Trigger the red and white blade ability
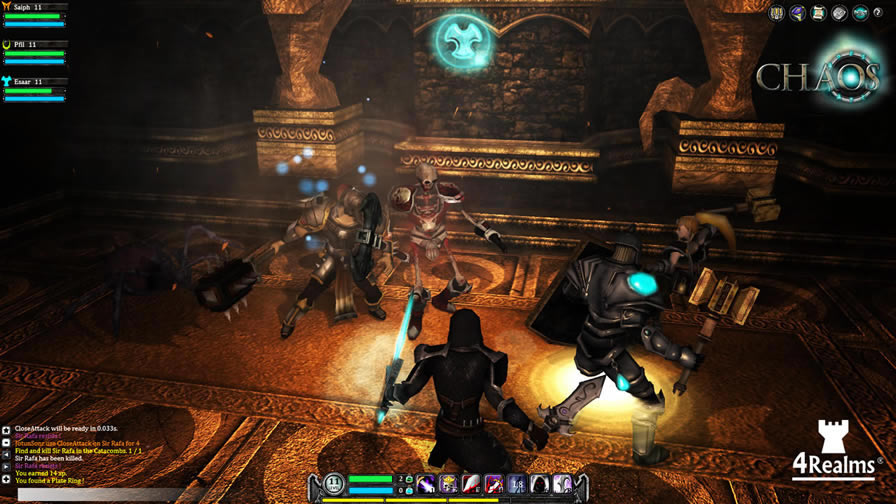The height and width of the screenshot is (504, 896). (471, 484)
